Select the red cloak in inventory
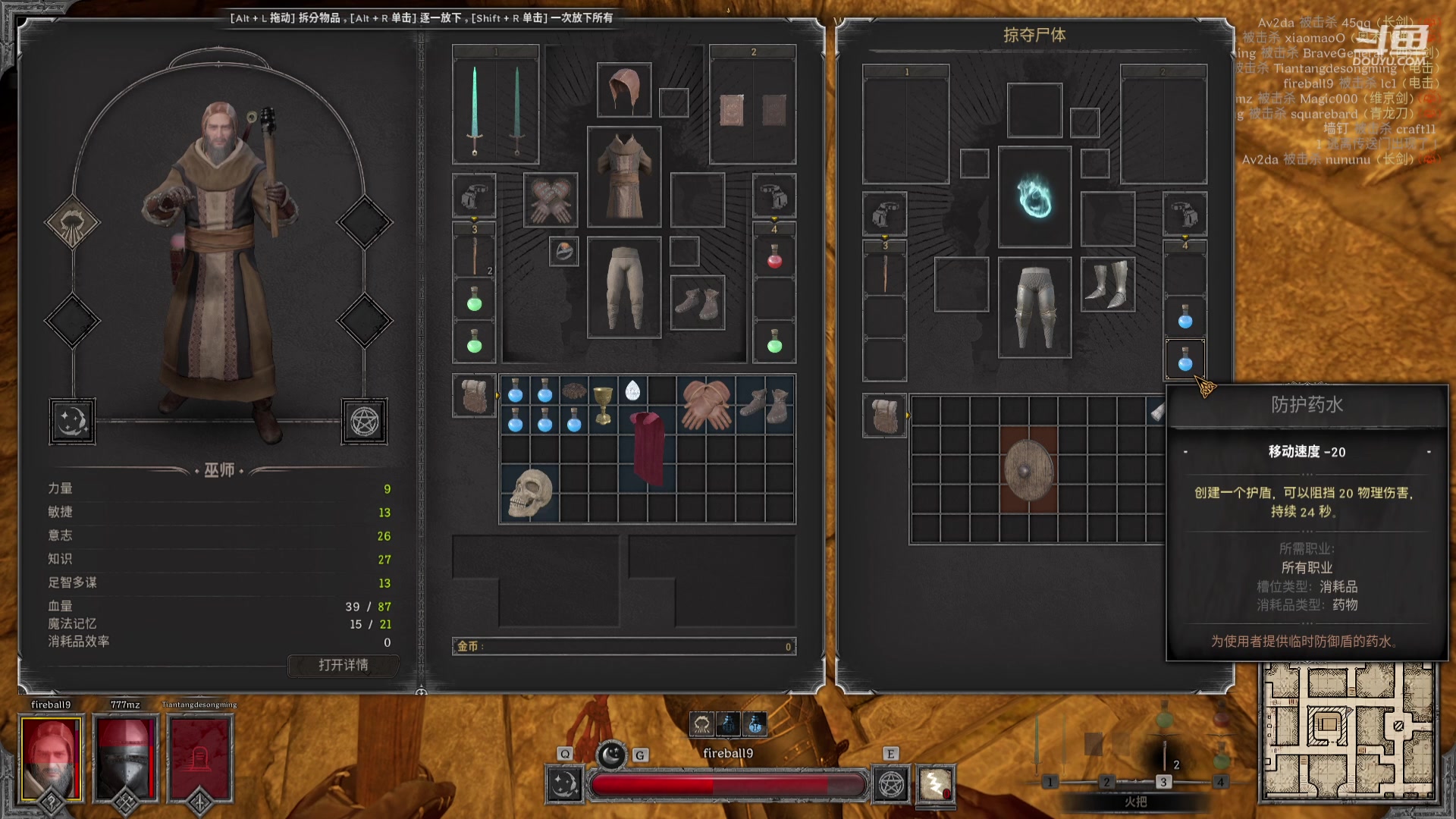 [648, 448]
